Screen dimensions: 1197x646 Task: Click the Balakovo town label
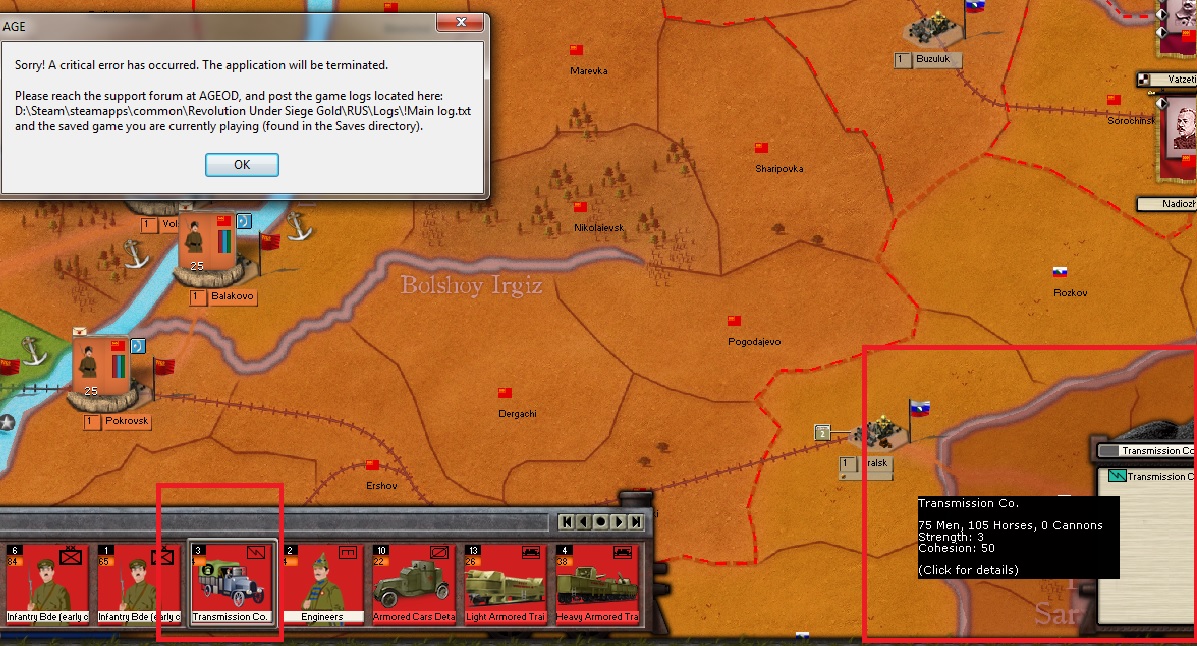pyautogui.click(x=232, y=297)
